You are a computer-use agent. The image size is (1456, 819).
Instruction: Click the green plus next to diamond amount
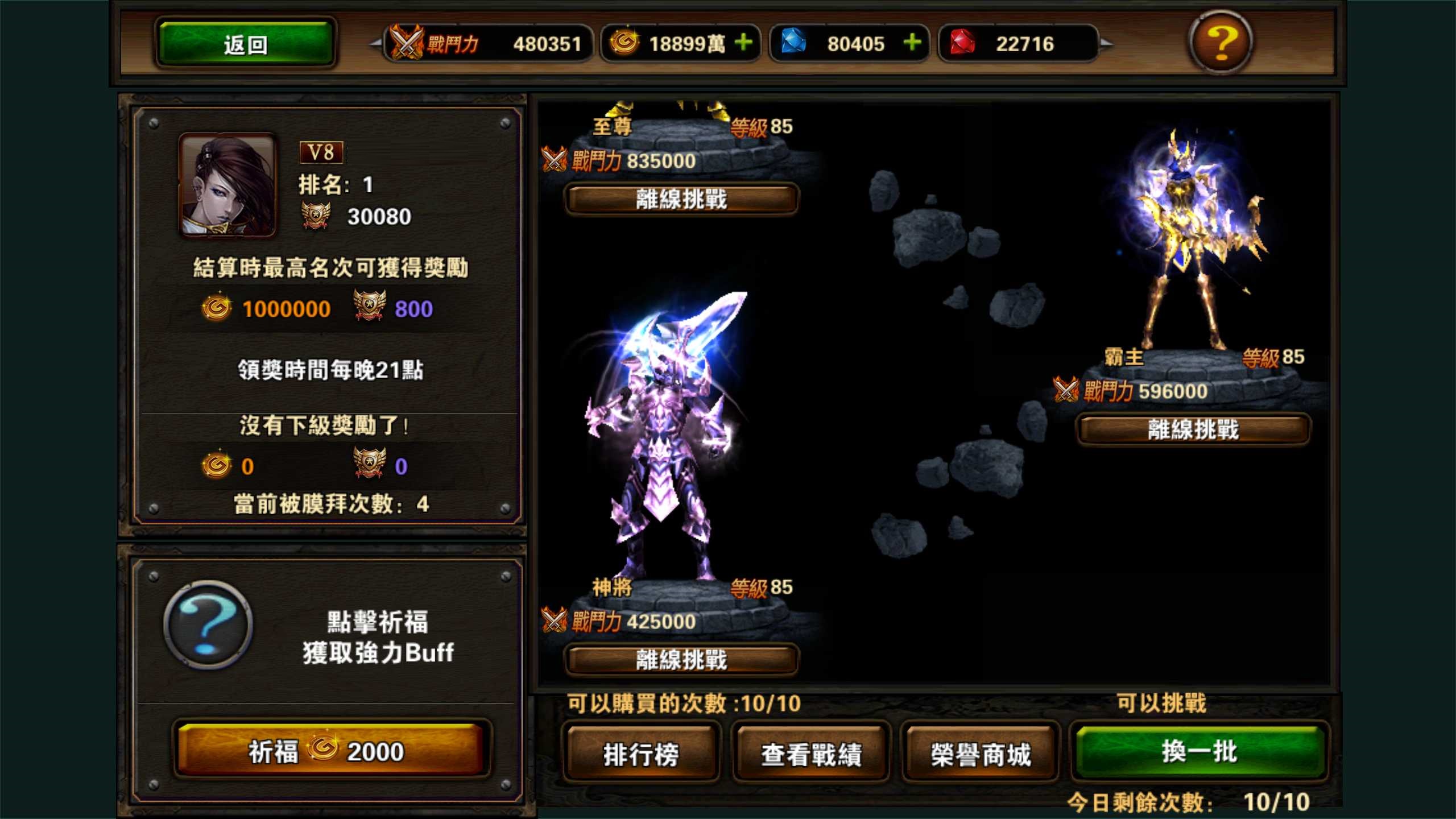pyautogui.click(x=913, y=42)
